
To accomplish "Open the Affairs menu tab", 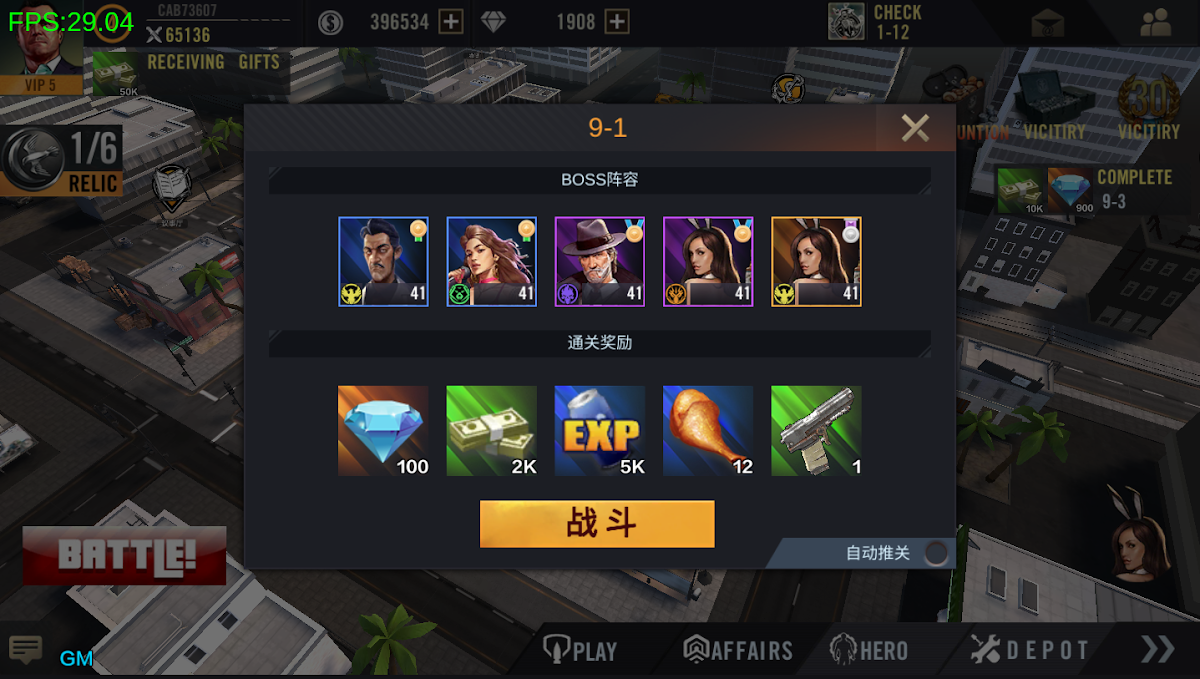I will click(x=738, y=651).
